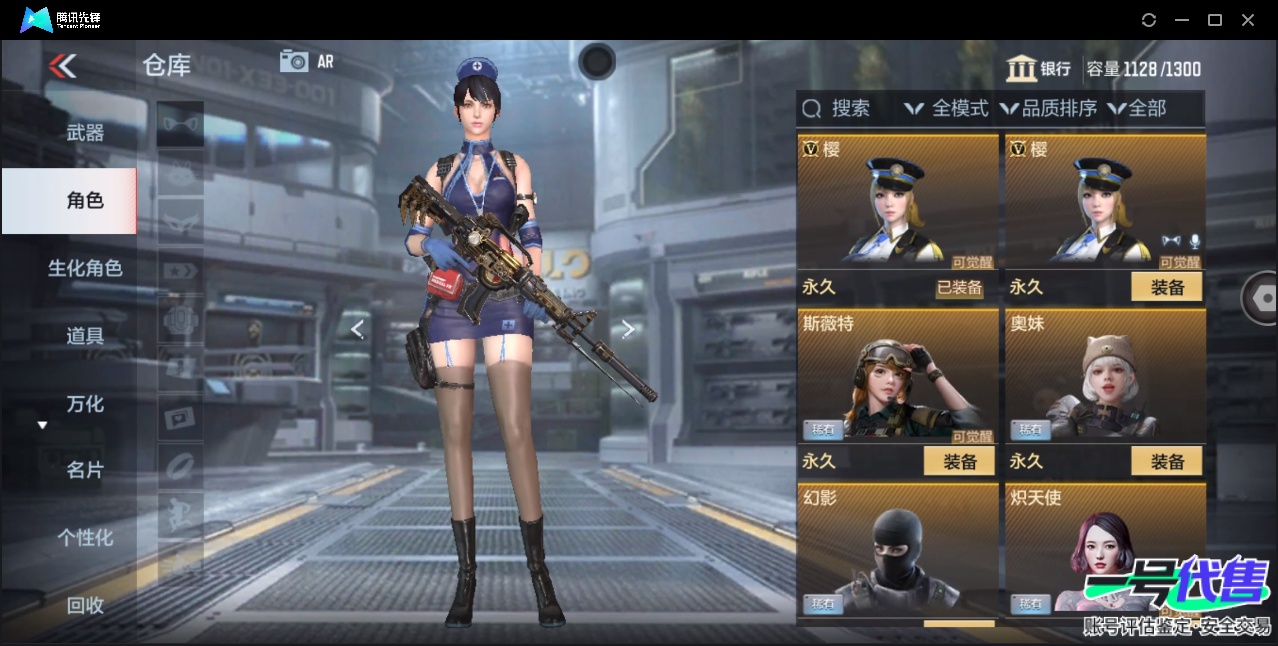Open the 个性化 personalization tab
The image size is (1278, 646).
click(85, 538)
